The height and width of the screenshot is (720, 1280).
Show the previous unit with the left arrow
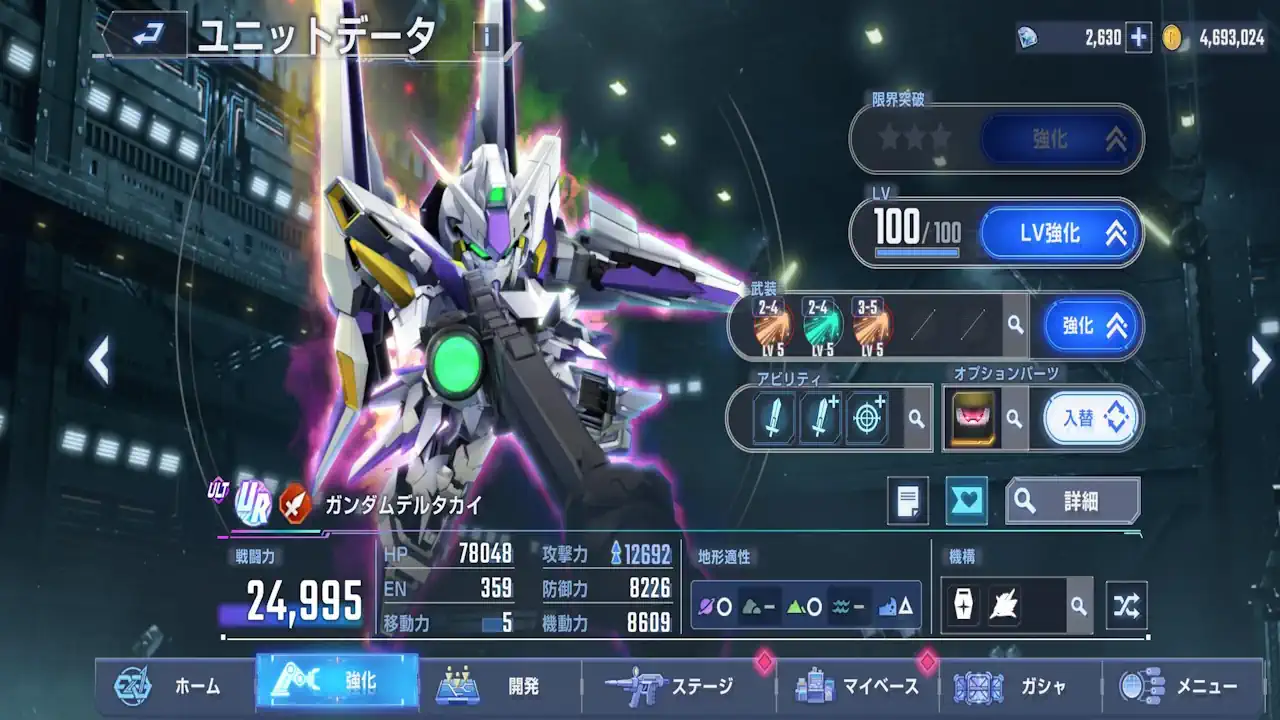coord(98,361)
